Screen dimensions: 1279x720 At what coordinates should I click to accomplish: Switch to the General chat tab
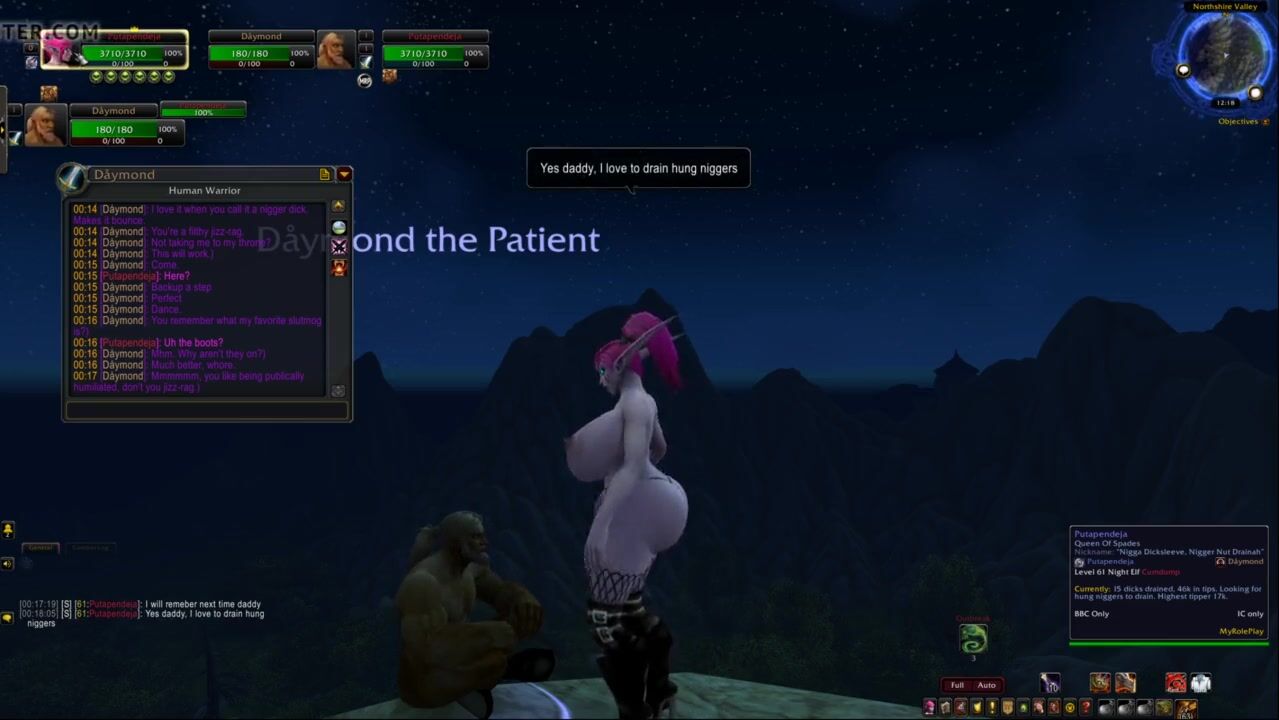tap(40, 548)
